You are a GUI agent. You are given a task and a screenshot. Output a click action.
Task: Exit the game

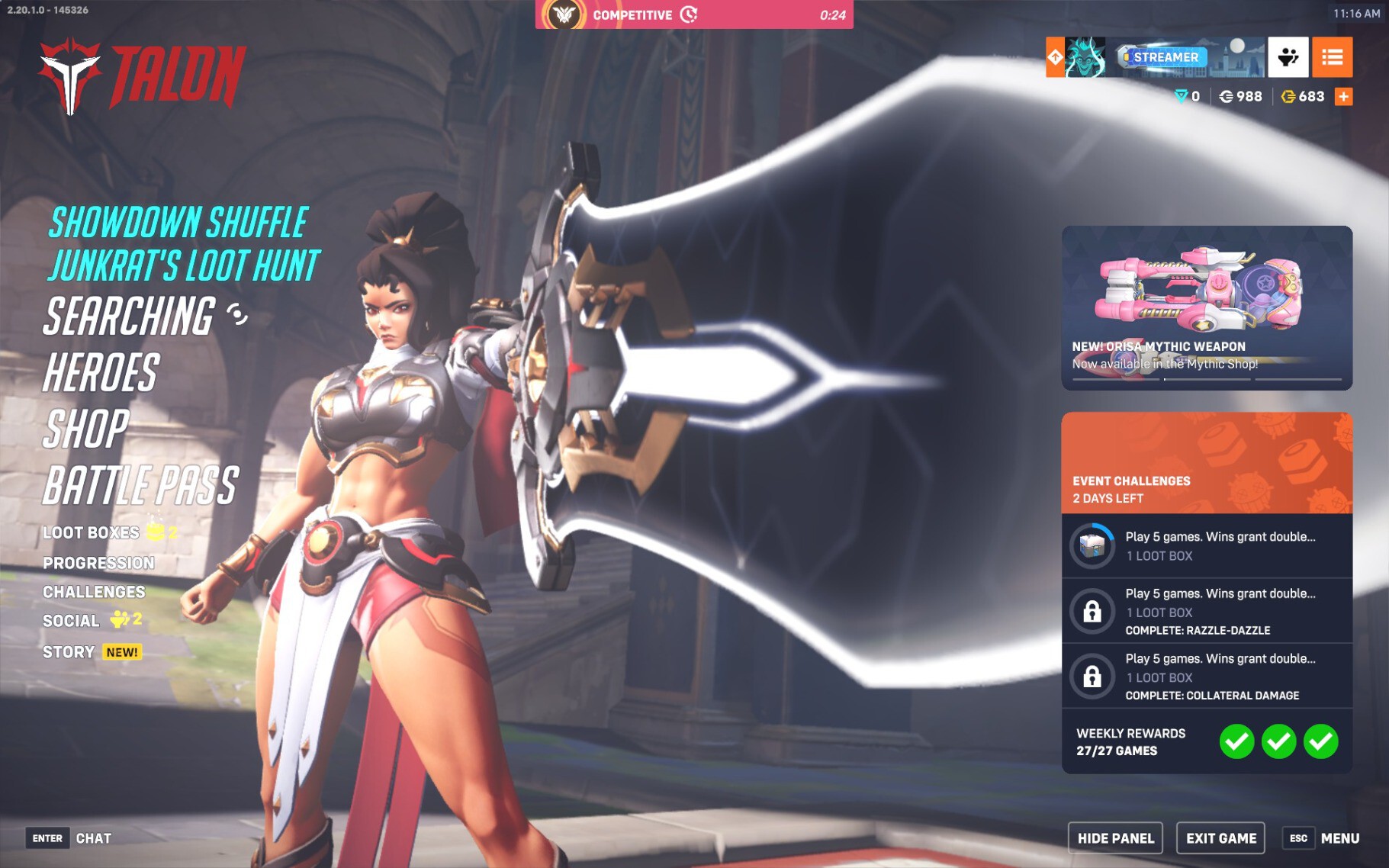pyautogui.click(x=1220, y=838)
